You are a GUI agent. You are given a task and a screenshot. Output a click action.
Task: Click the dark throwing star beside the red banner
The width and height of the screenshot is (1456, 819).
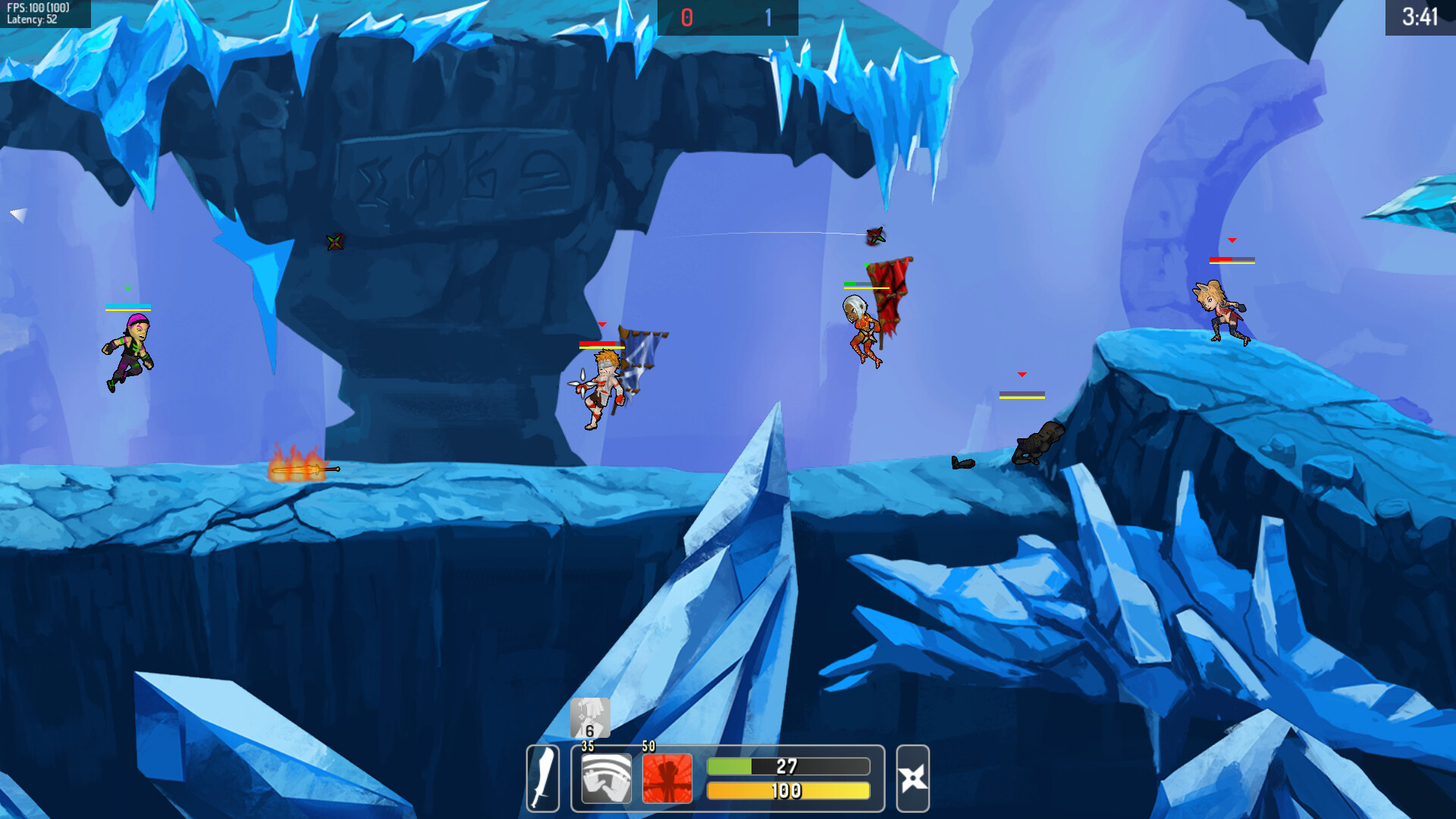click(876, 235)
